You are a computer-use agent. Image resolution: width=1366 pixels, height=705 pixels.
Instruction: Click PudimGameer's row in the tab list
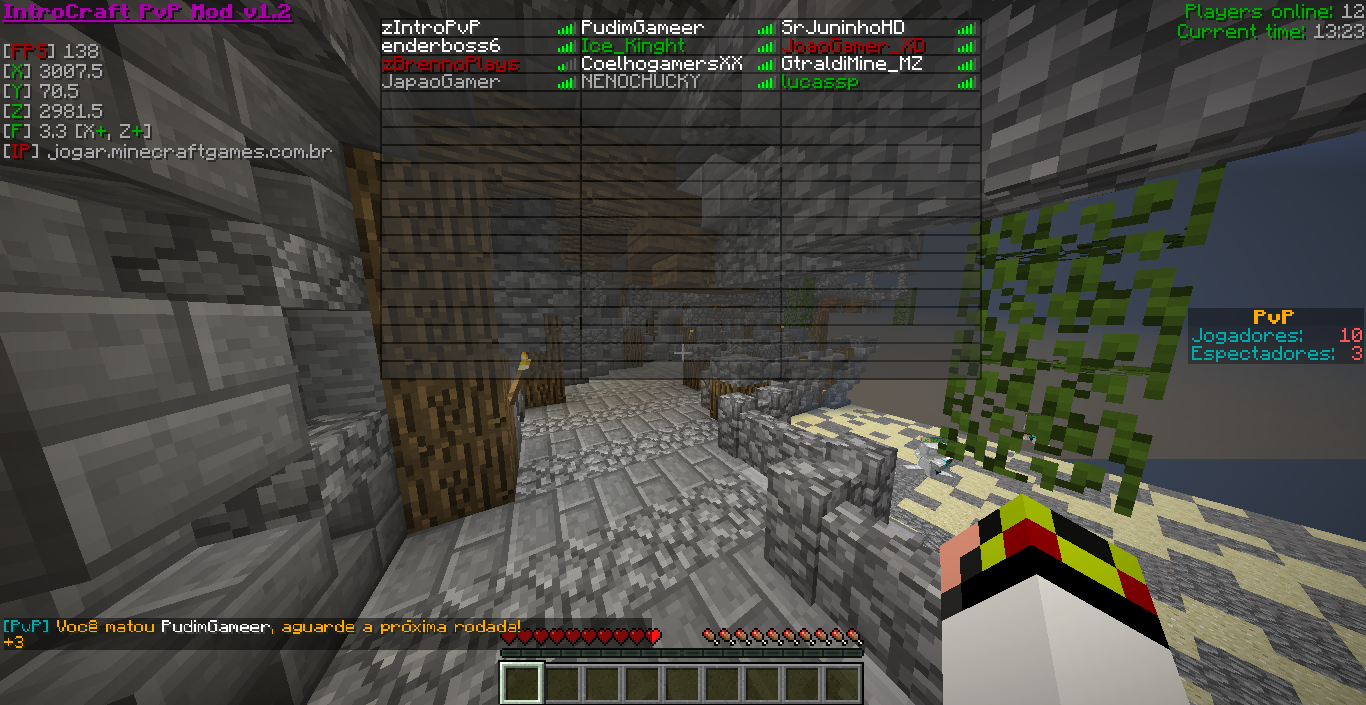642,28
